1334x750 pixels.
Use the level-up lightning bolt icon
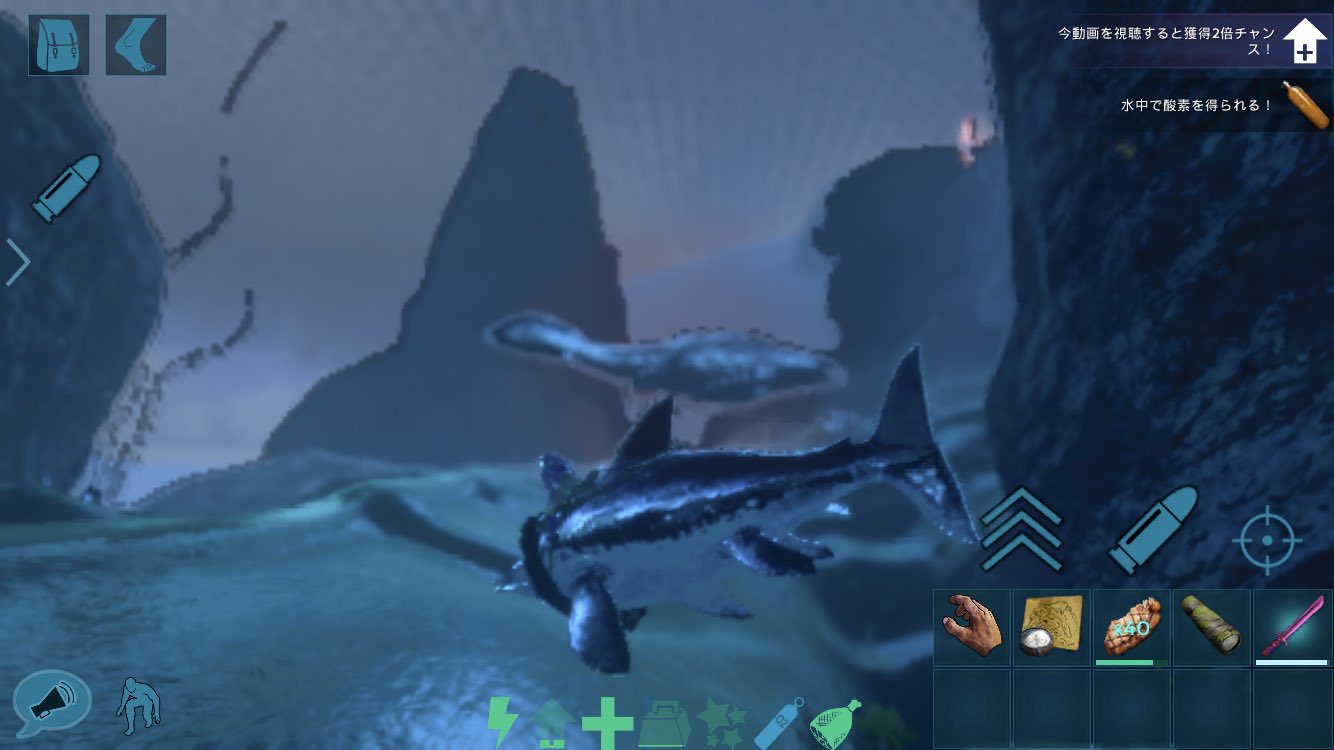pos(501,720)
